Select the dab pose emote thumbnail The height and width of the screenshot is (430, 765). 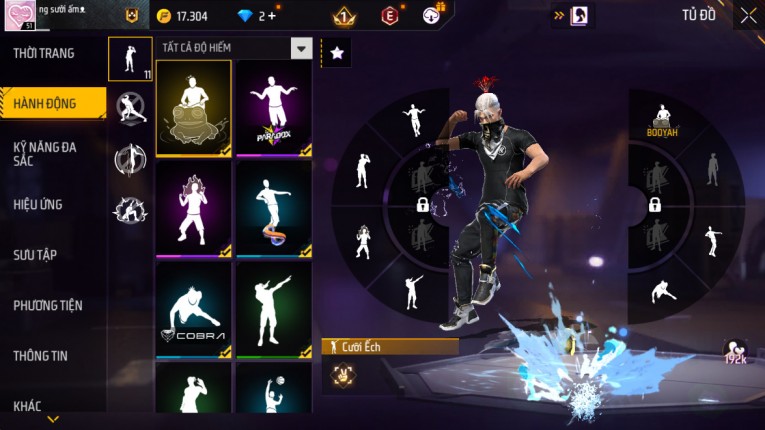(x=273, y=309)
